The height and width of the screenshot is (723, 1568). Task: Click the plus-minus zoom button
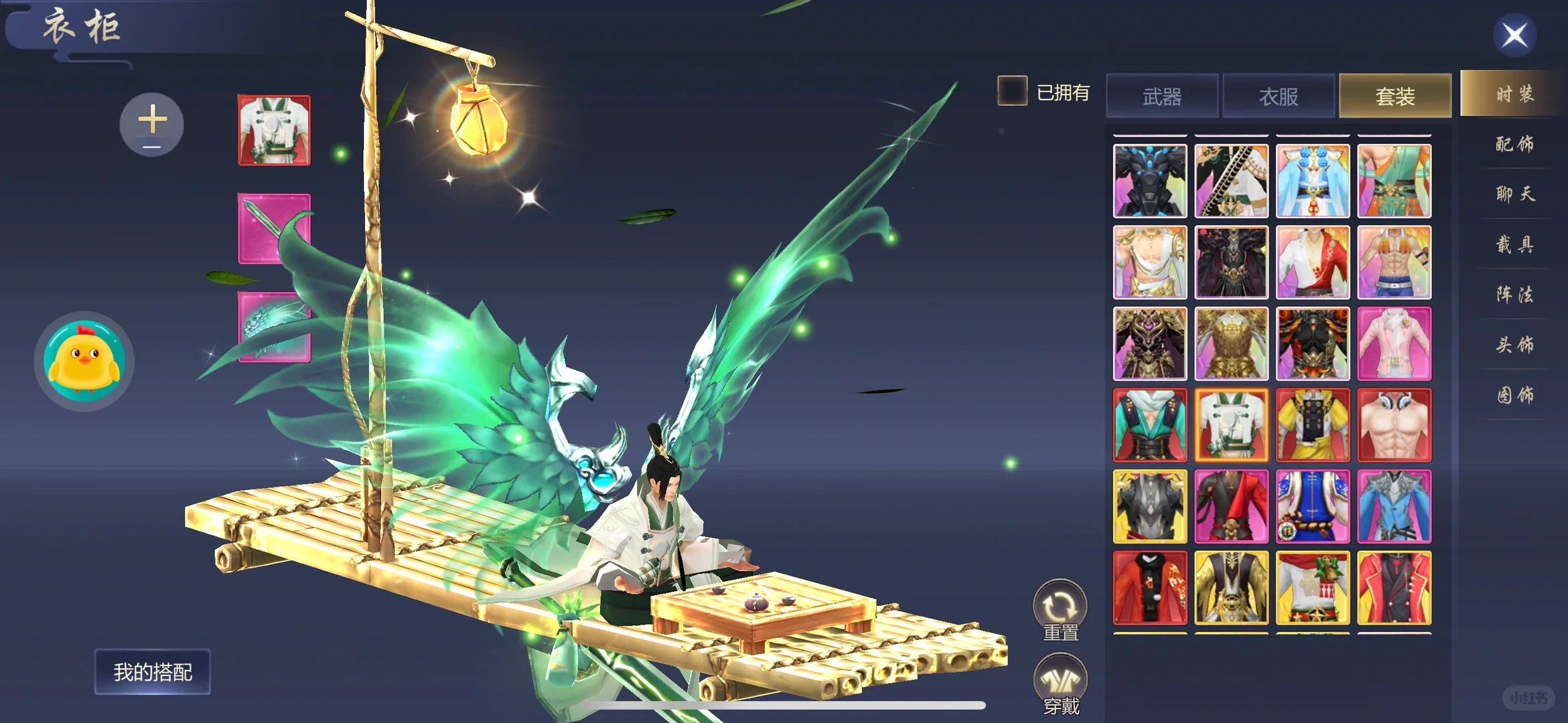tap(152, 125)
